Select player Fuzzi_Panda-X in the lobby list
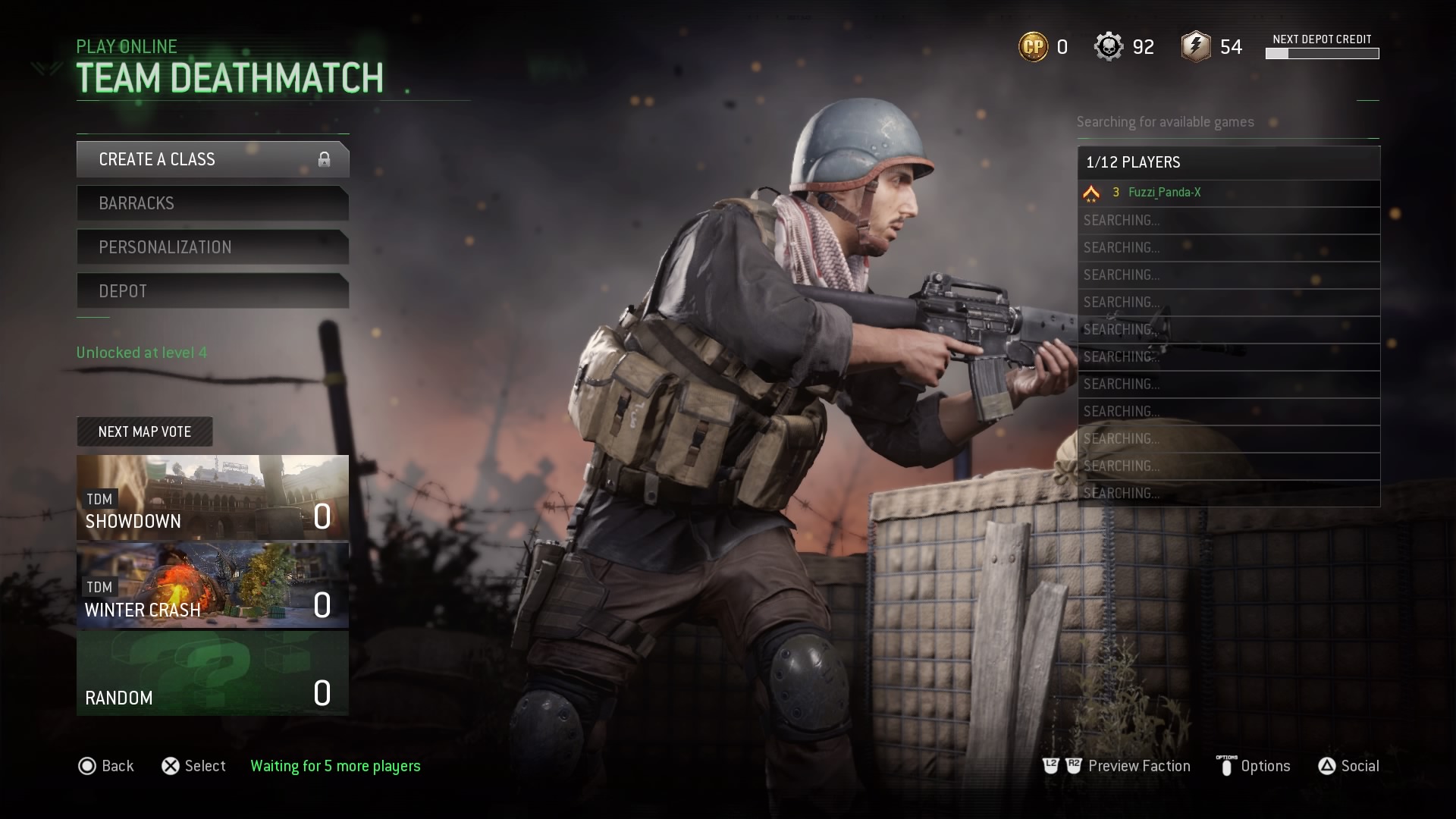The height and width of the screenshot is (819, 1456). pyautogui.click(x=1164, y=193)
